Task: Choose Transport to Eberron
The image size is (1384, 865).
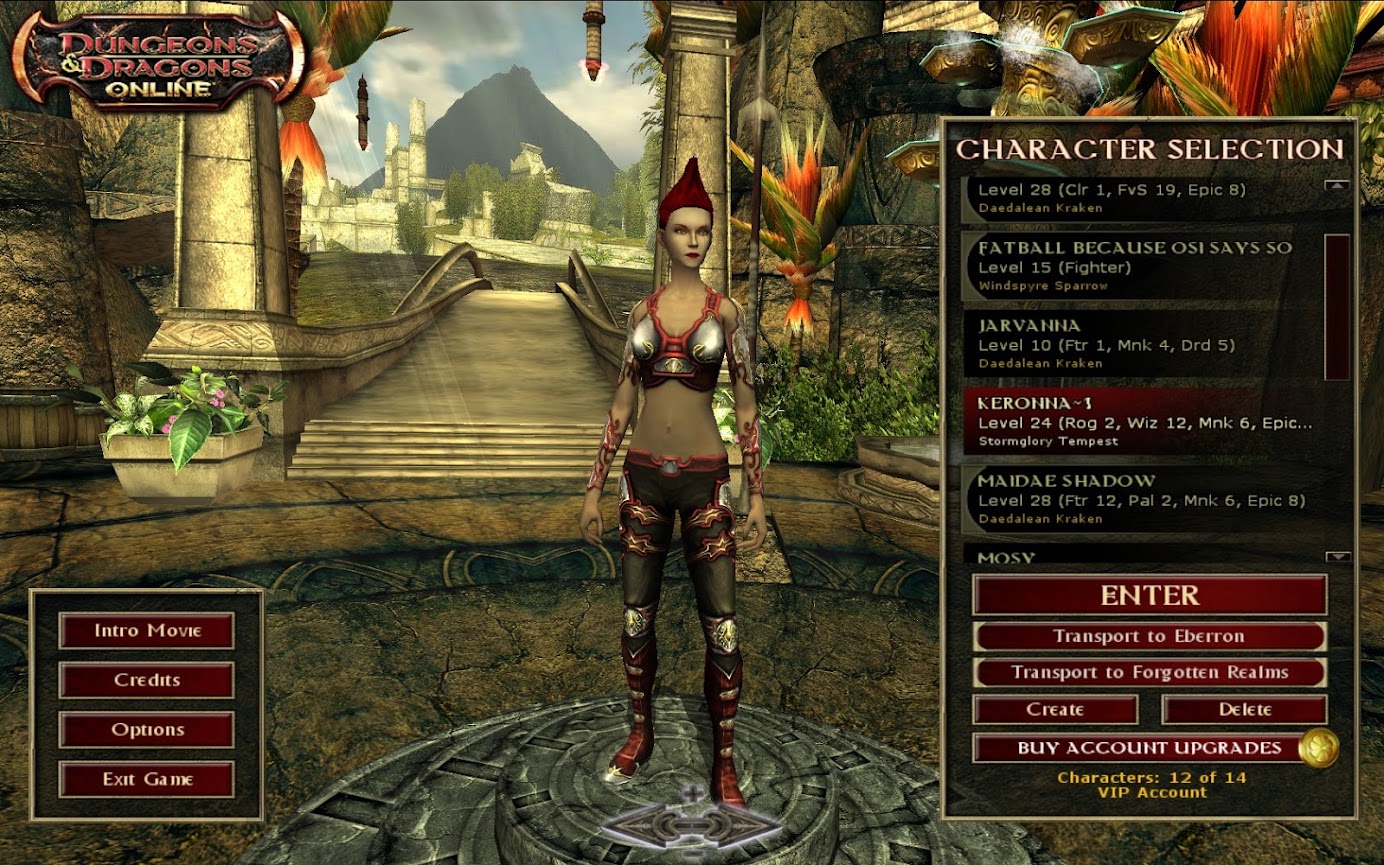Action: 1149,636
